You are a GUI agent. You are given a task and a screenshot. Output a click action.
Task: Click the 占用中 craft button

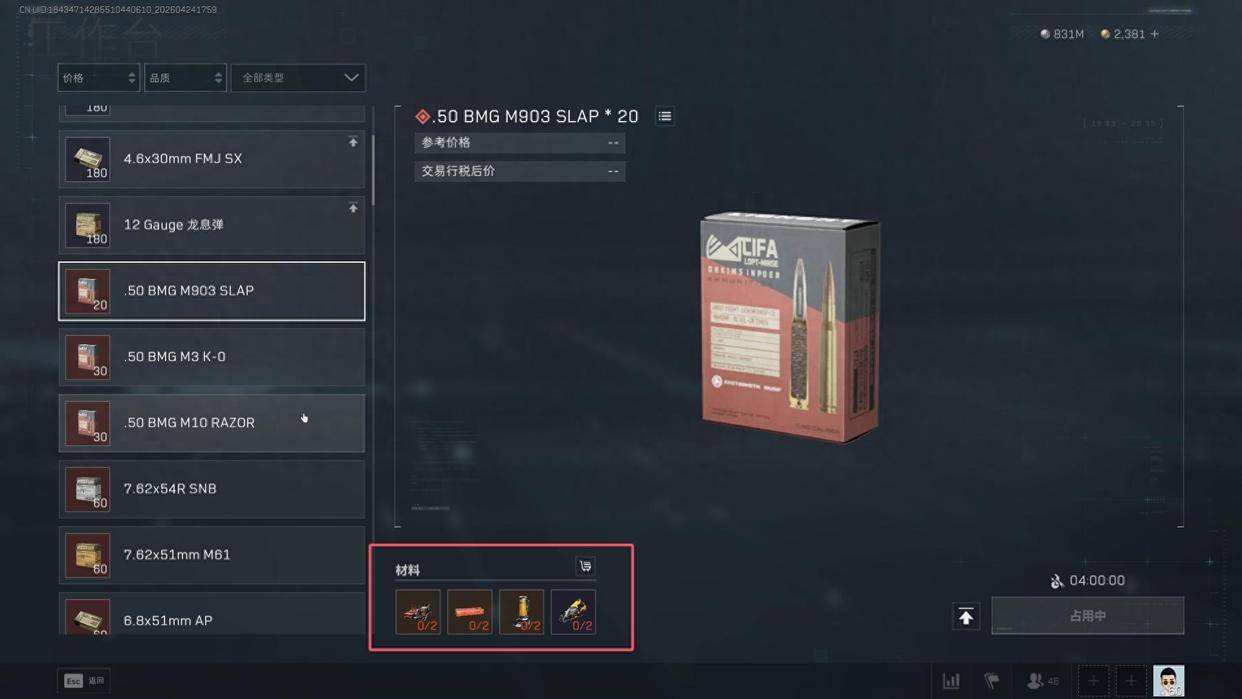tap(1087, 616)
